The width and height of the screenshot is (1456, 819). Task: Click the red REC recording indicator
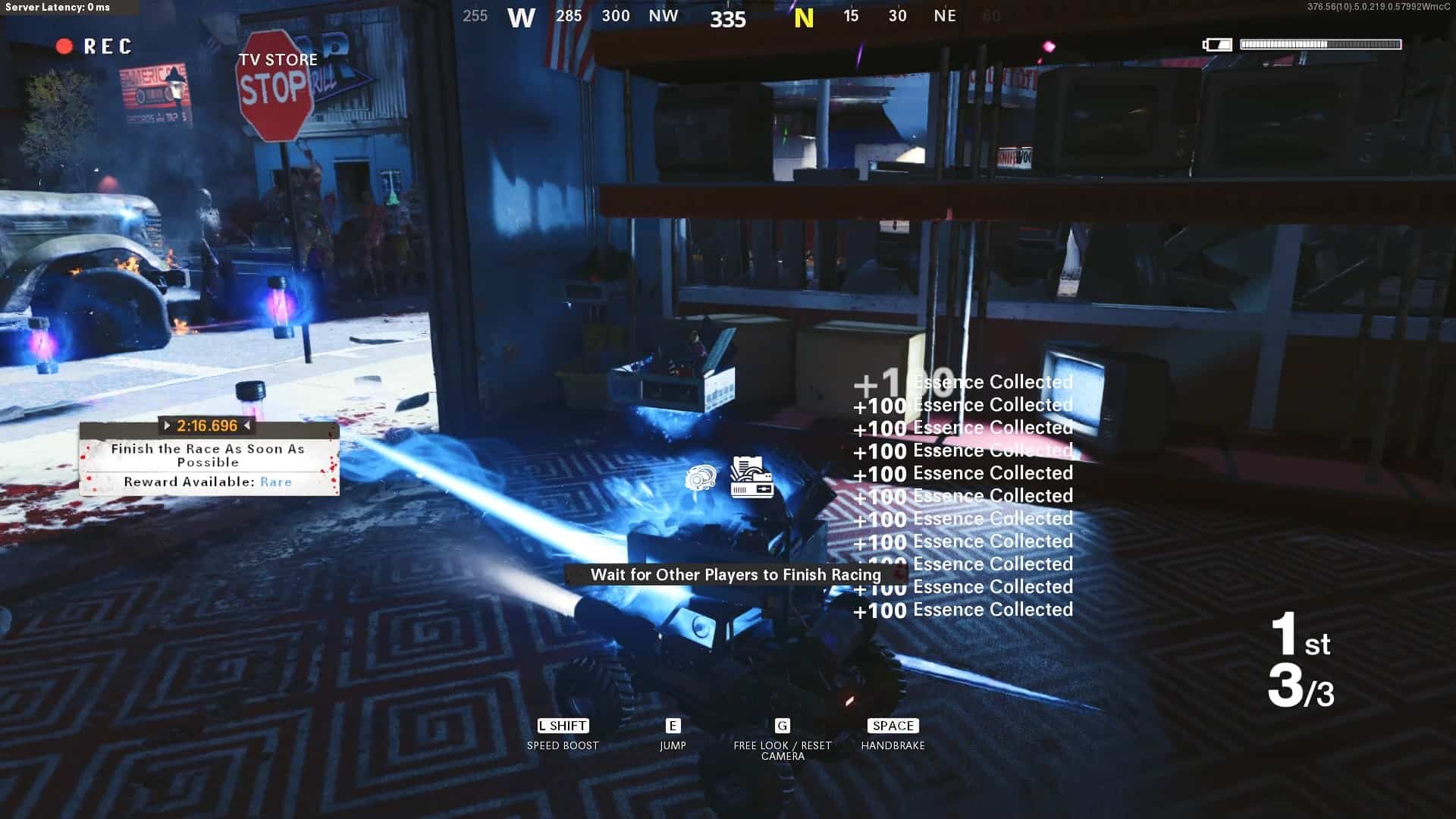coord(94,47)
